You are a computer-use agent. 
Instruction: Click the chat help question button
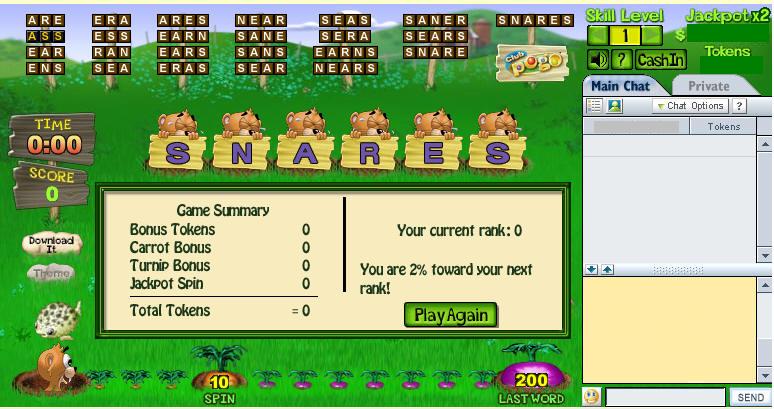(x=740, y=106)
